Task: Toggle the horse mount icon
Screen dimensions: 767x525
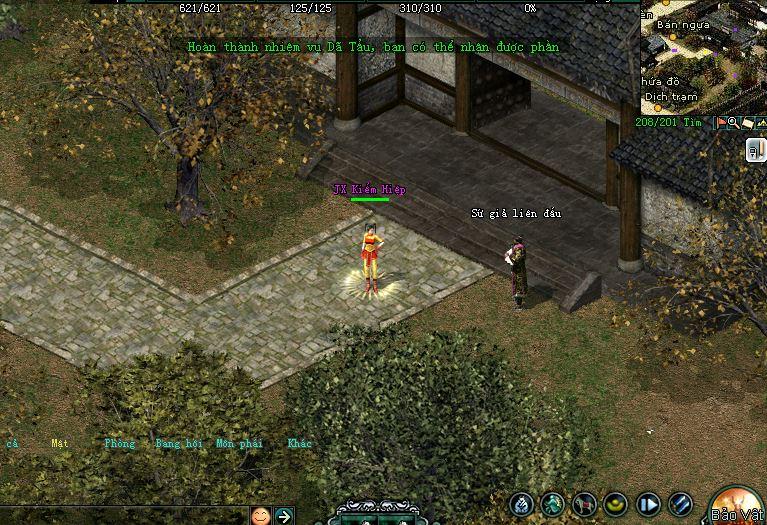Action: click(585, 505)
